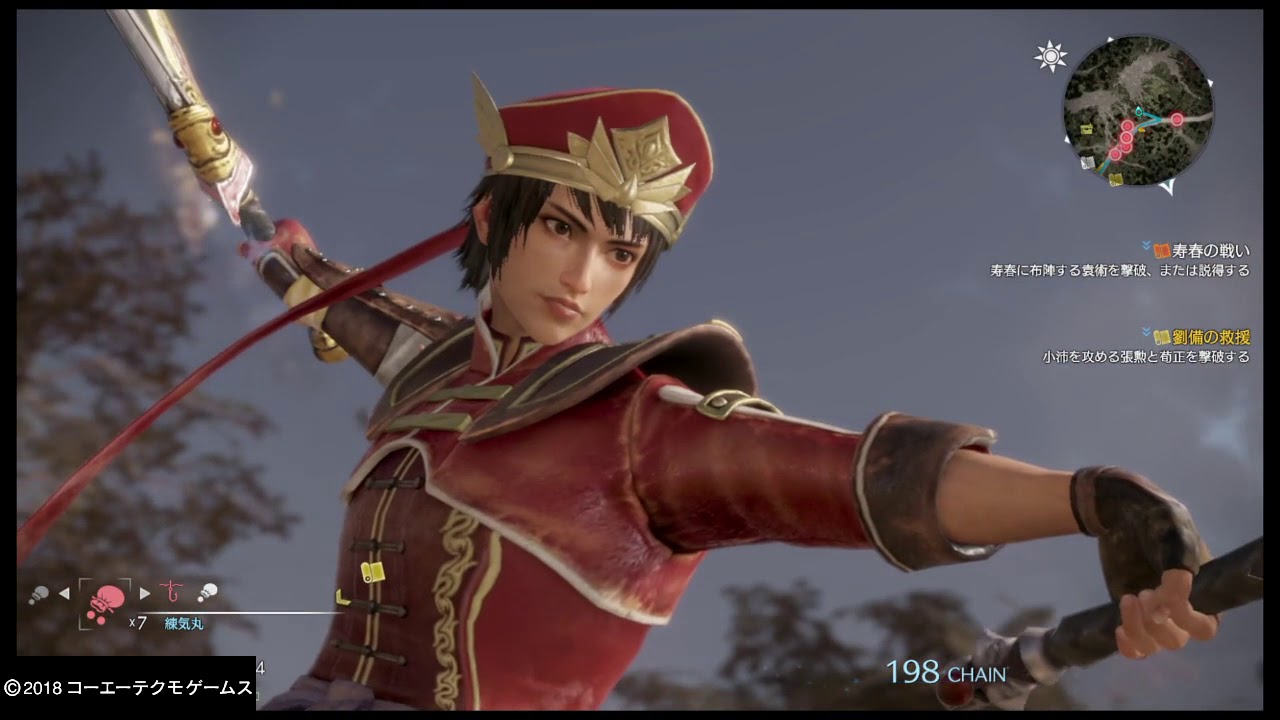Click the next-item arrow in the item selector
The width and height of the screenshot is (1280, 720).
(144, 593)
